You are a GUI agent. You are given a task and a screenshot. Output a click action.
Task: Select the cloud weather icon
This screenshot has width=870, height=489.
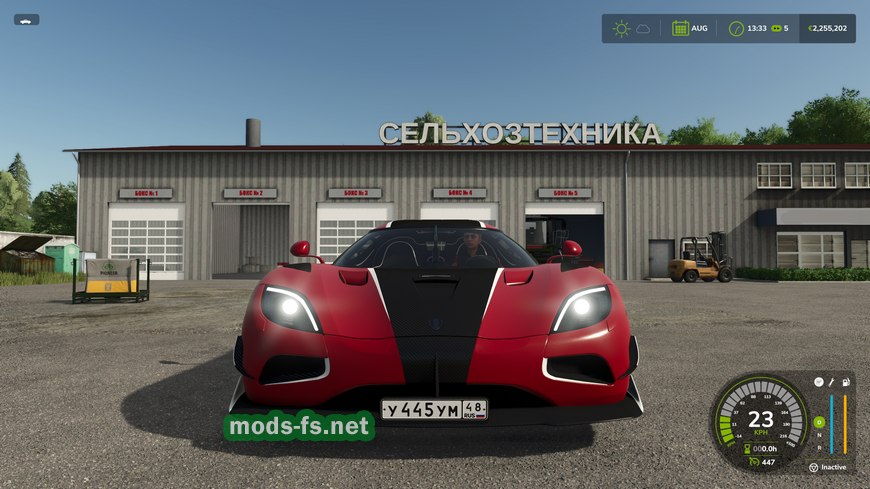643,28
